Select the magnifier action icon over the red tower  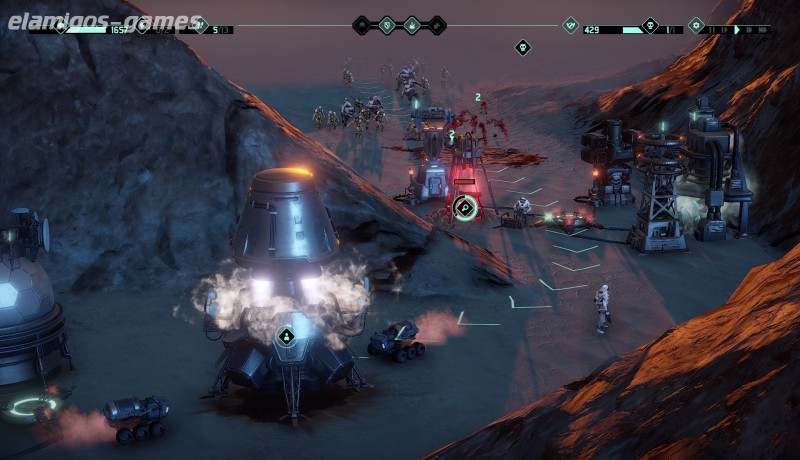(464, 208)
